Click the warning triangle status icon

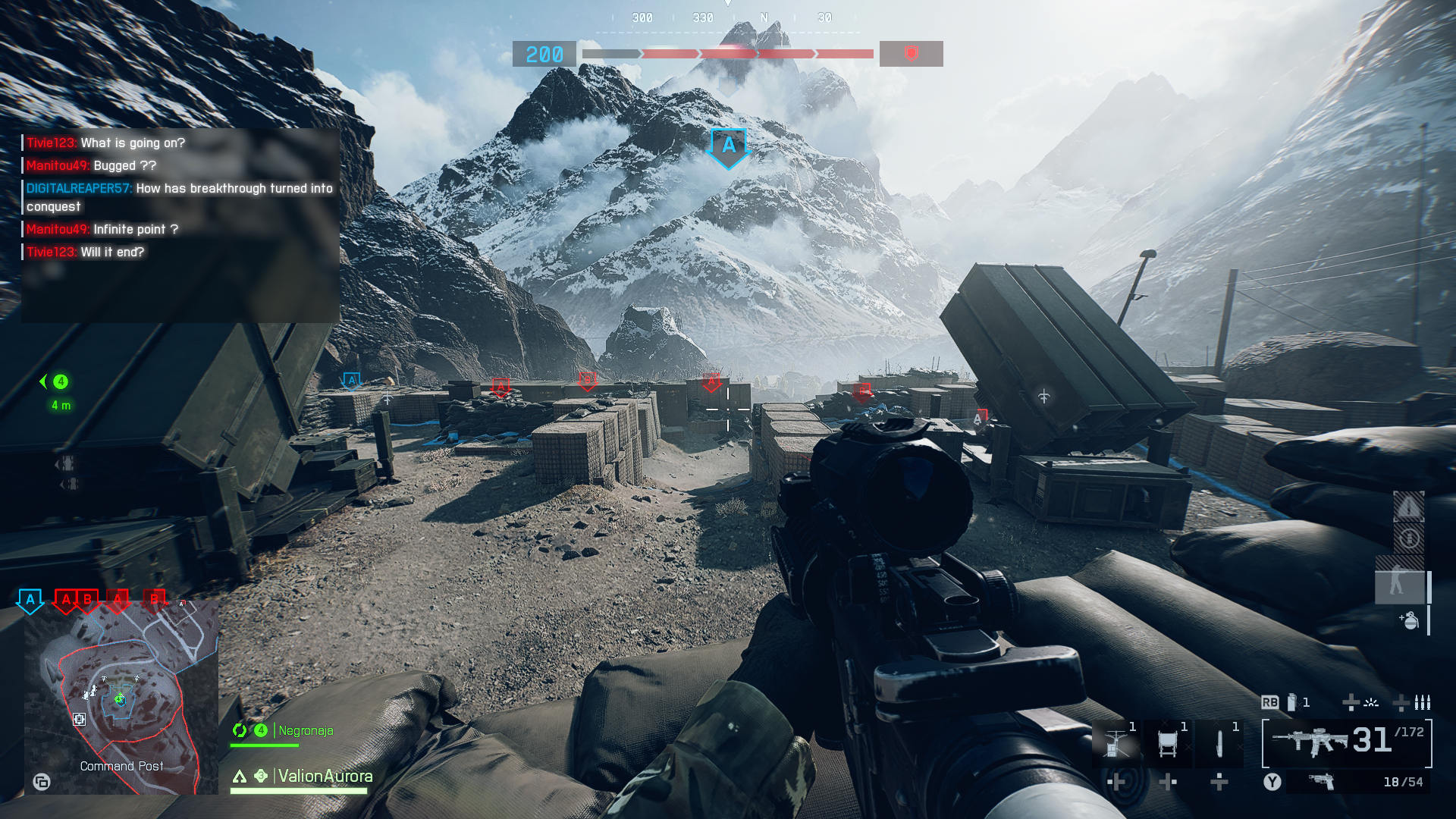pos(1408,507)
